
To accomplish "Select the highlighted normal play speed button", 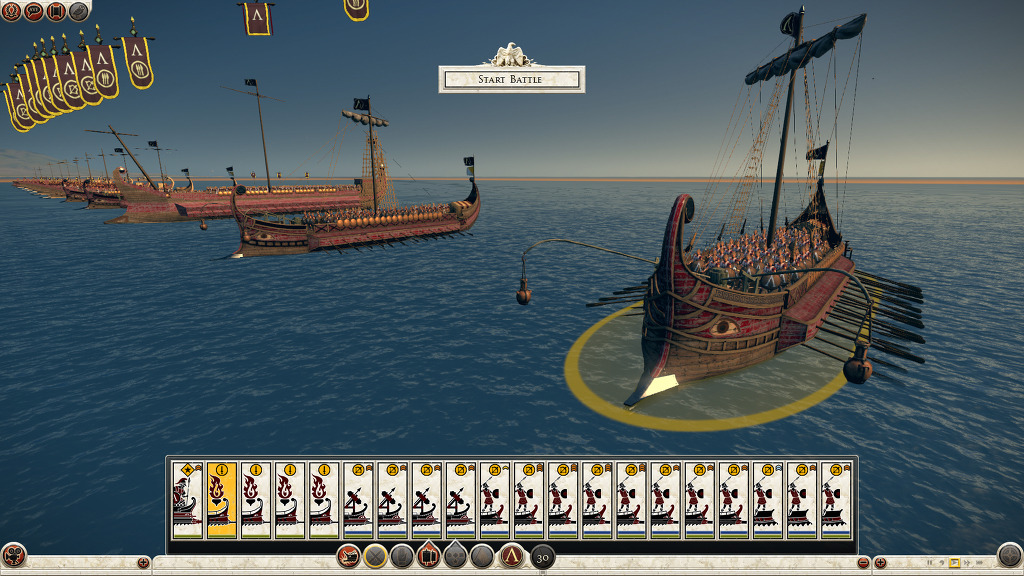I will pyautogui.click(x=954, y=564).
